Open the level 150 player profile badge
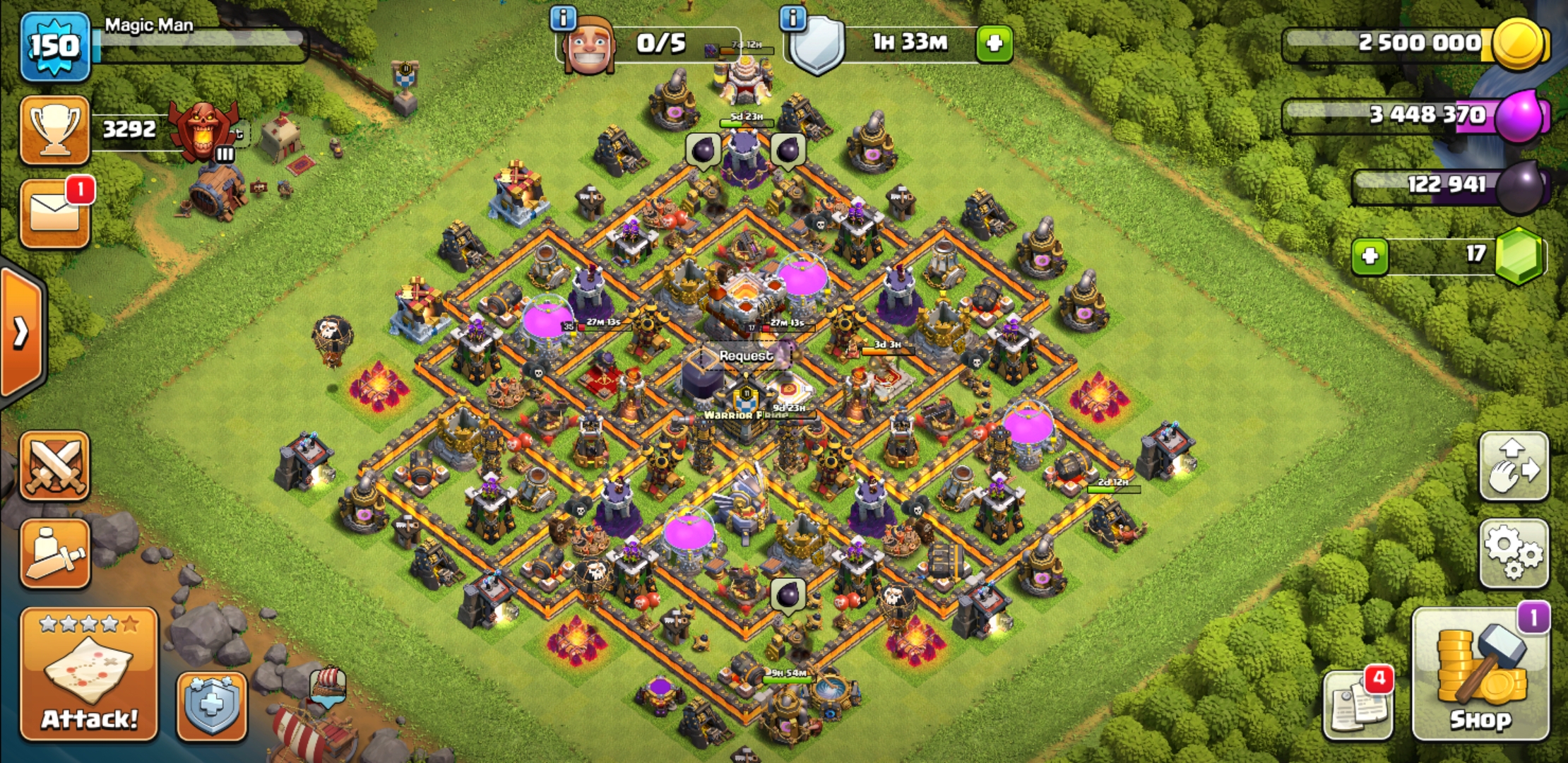This screenshot has height=763, width=1568. click(55, 47)
